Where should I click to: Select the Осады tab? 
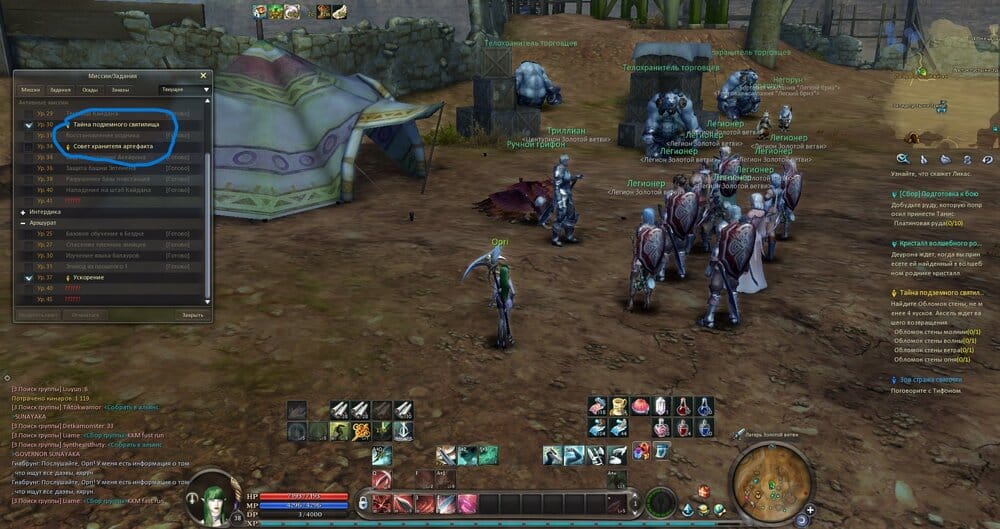[90, 89]
